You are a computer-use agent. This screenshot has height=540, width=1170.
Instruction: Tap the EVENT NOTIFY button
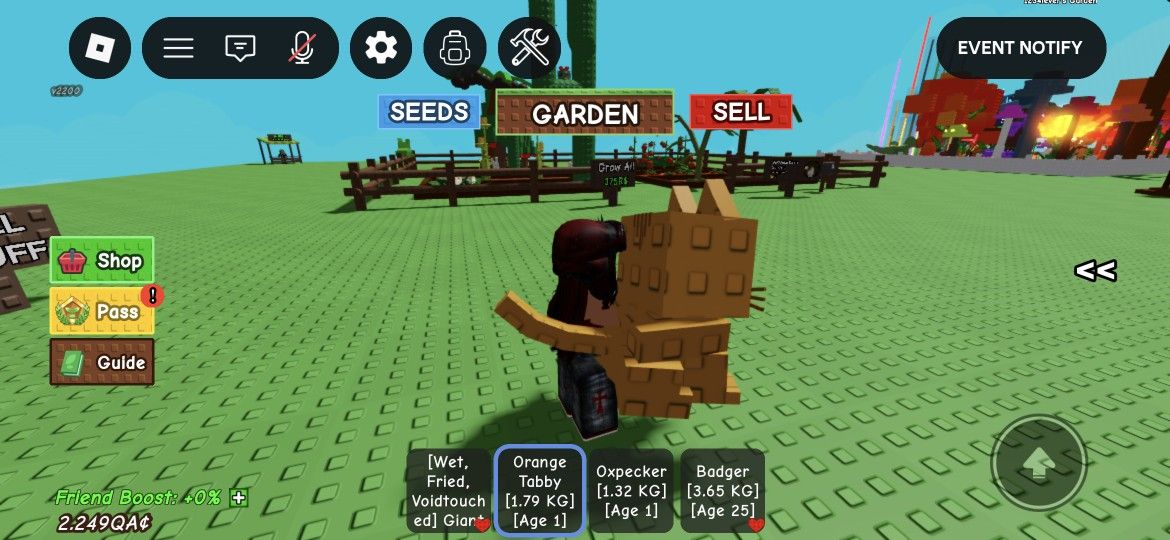coord(1020,48)
